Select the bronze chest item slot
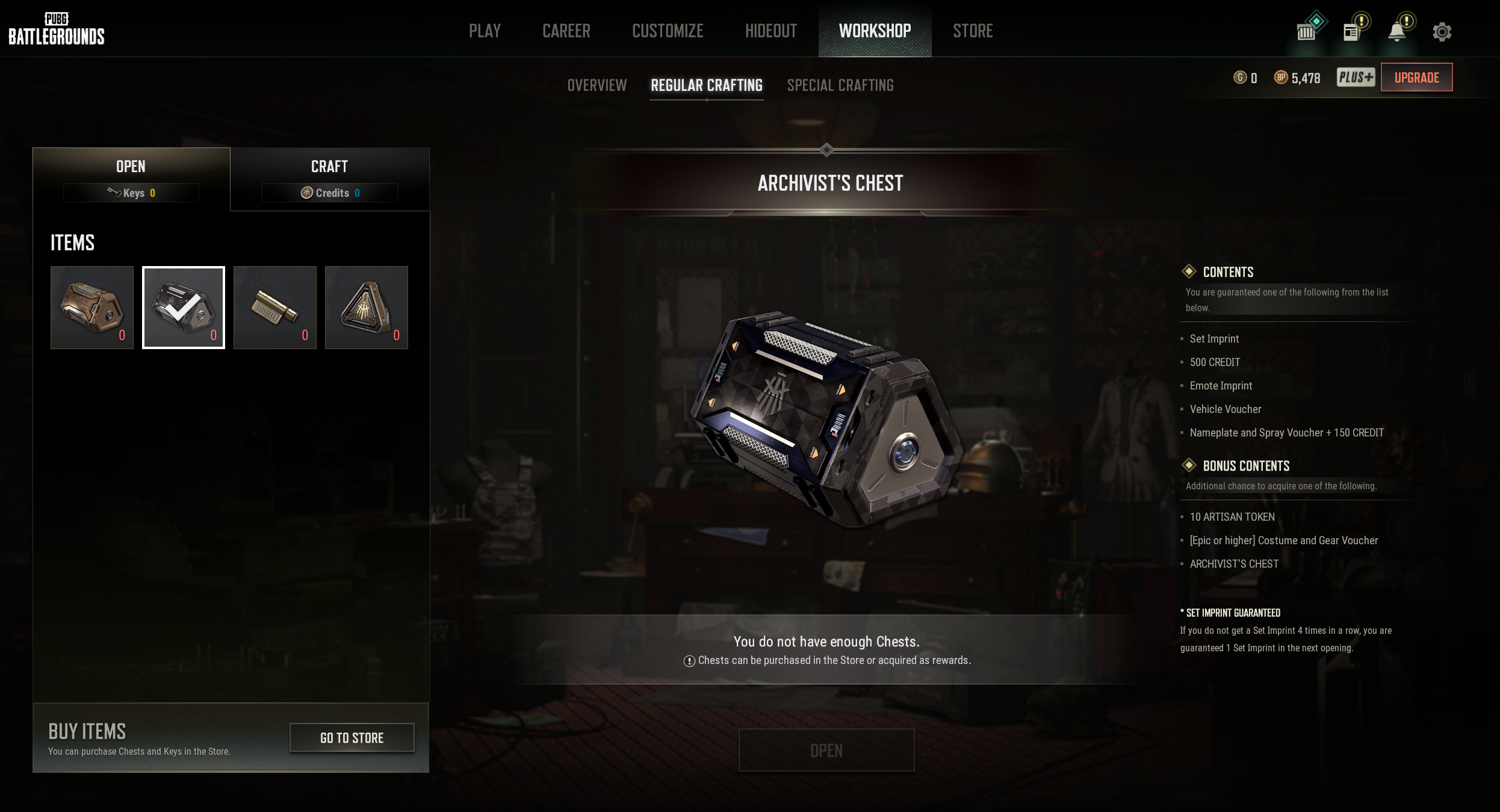This screenshot has height=812, width=1500. coord(92,308)
